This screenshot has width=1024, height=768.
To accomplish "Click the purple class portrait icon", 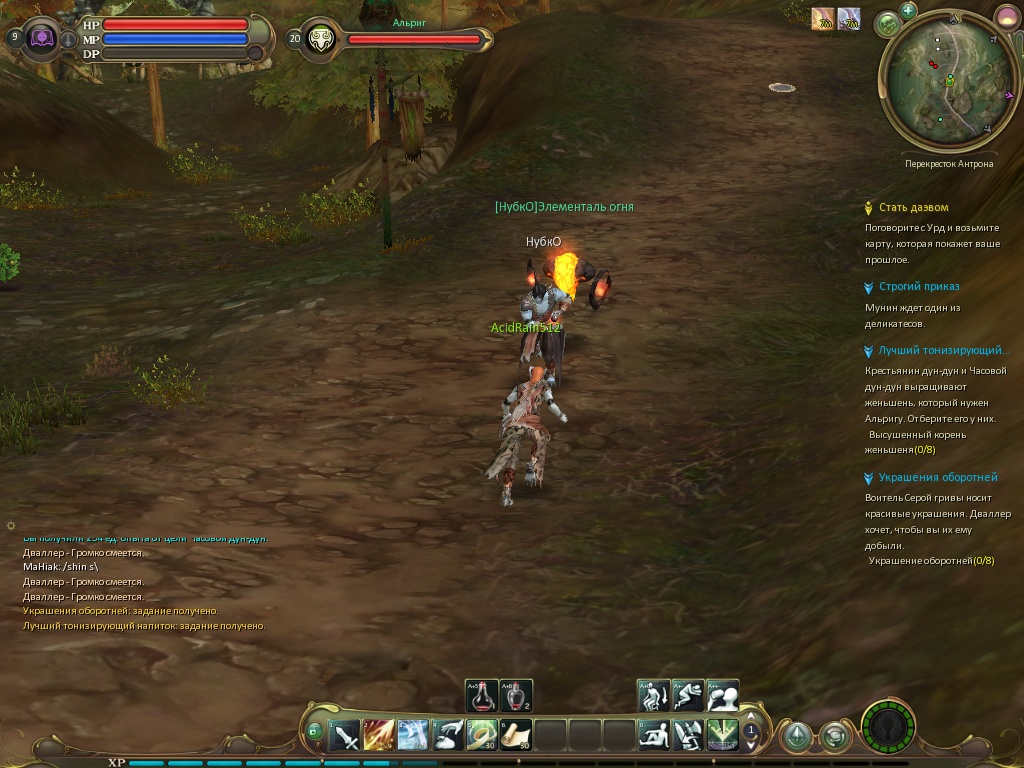I will 44,38.
